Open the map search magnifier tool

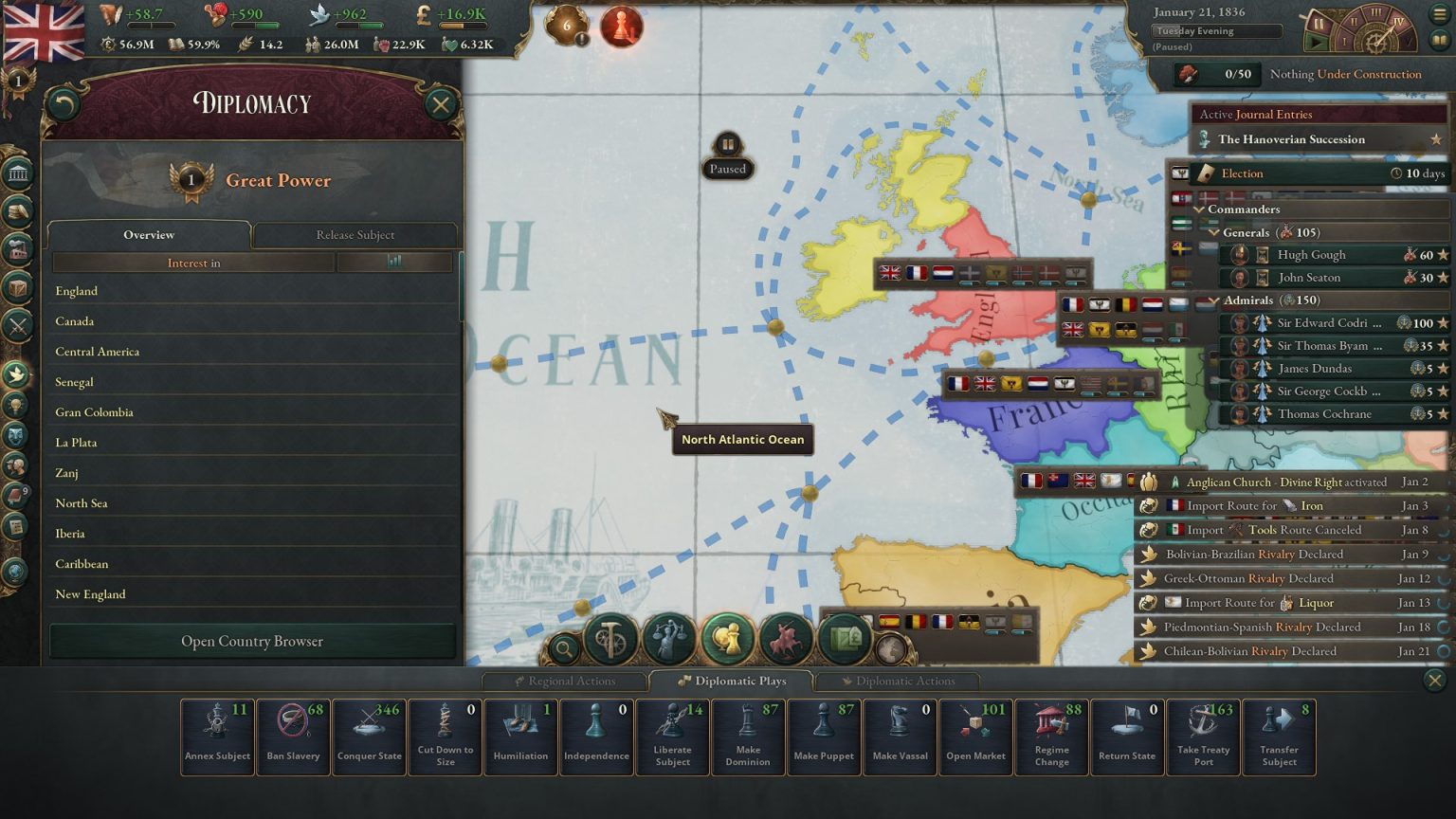coord(566,646)
